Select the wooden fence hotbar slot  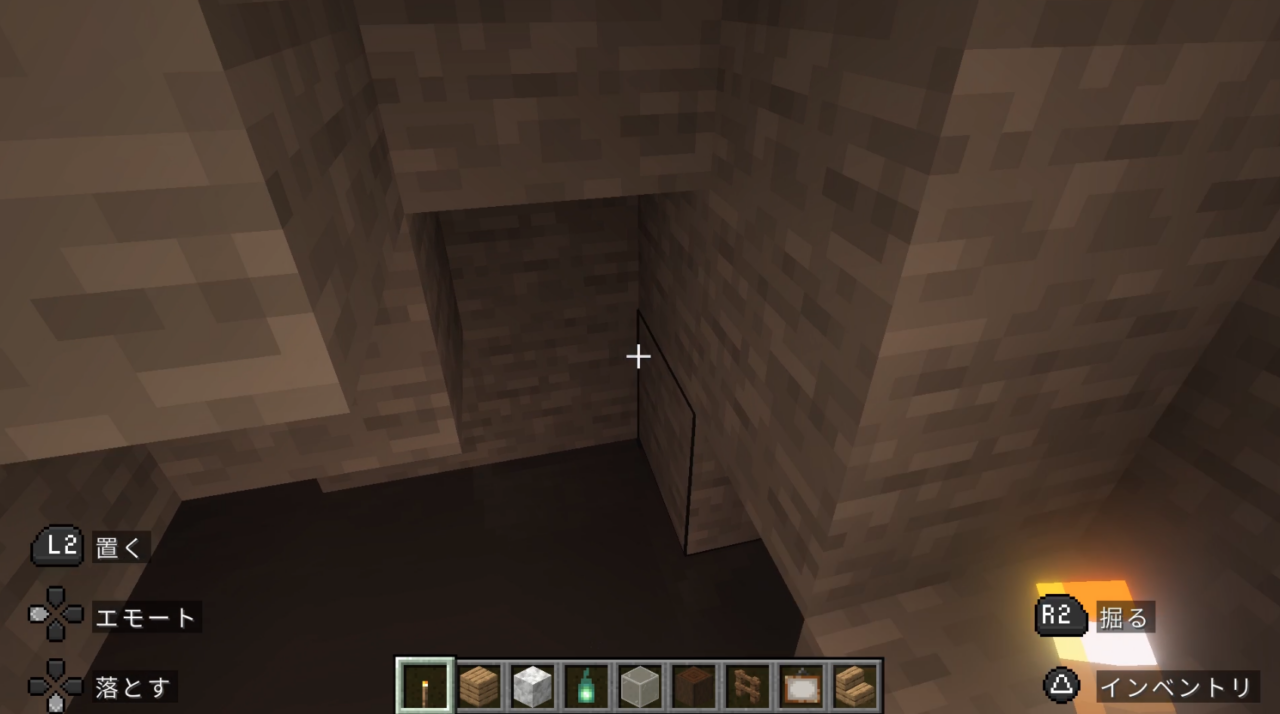[x=747, y=686]
